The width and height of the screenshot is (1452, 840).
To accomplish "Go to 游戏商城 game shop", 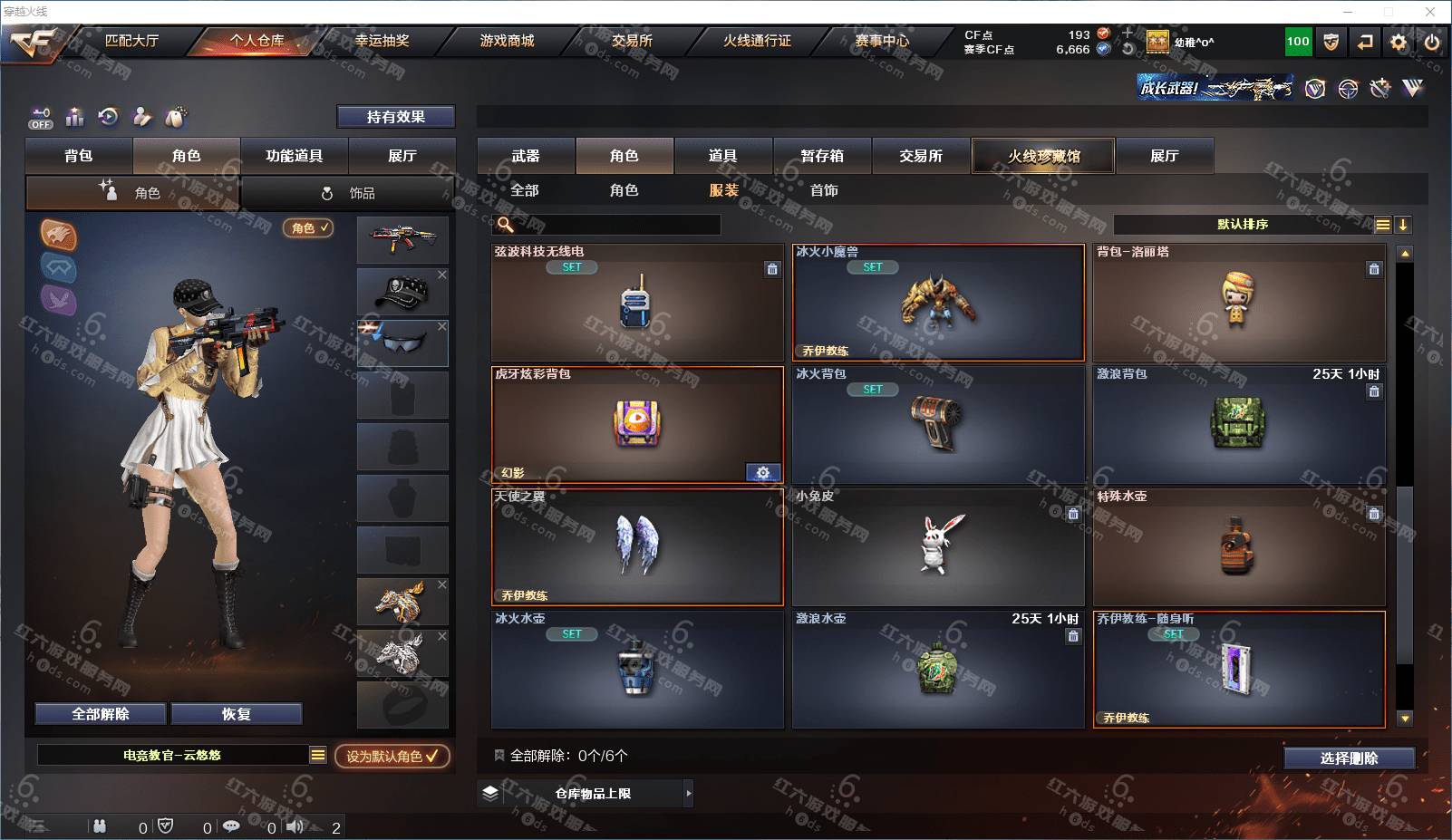I will click(x=507, y=41).
